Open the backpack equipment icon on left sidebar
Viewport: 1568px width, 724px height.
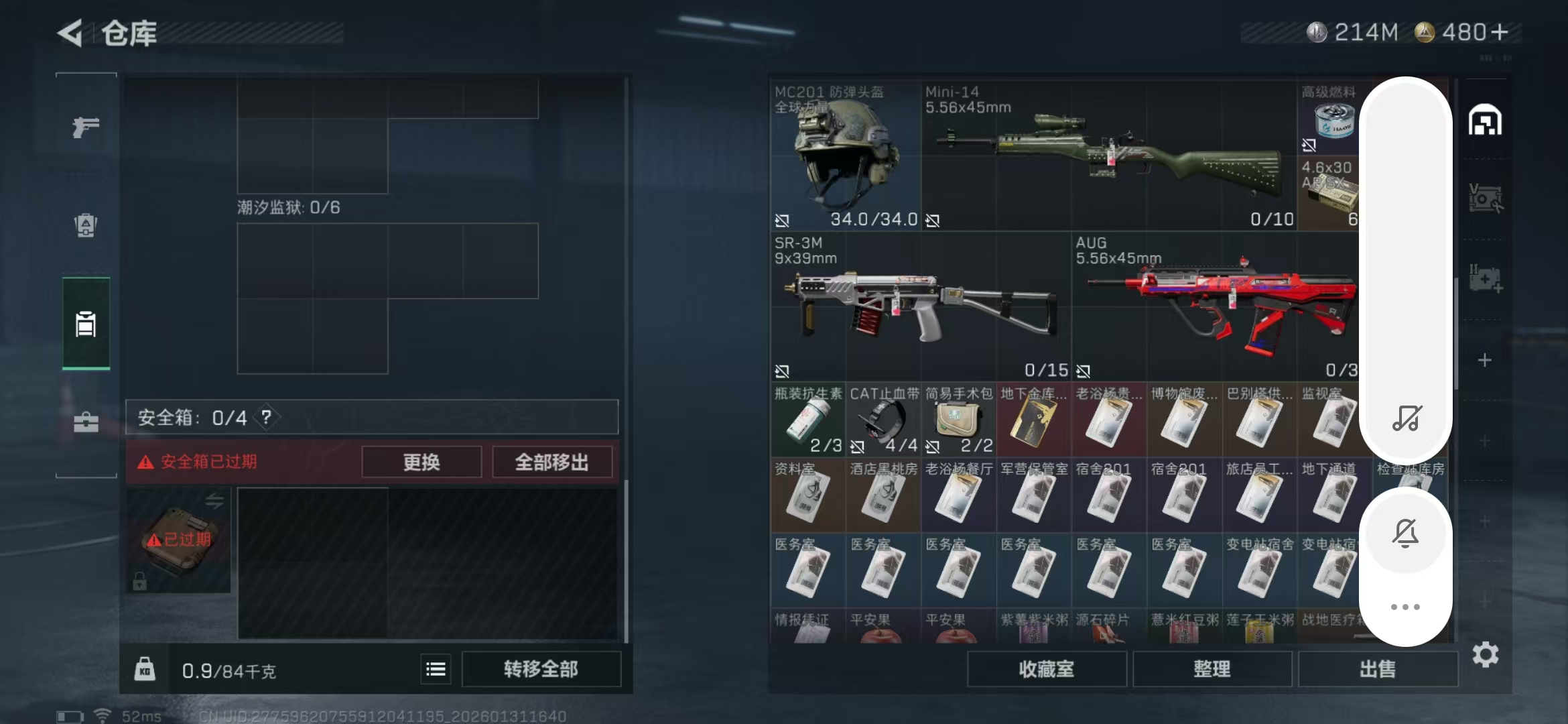tap(85, 227)
